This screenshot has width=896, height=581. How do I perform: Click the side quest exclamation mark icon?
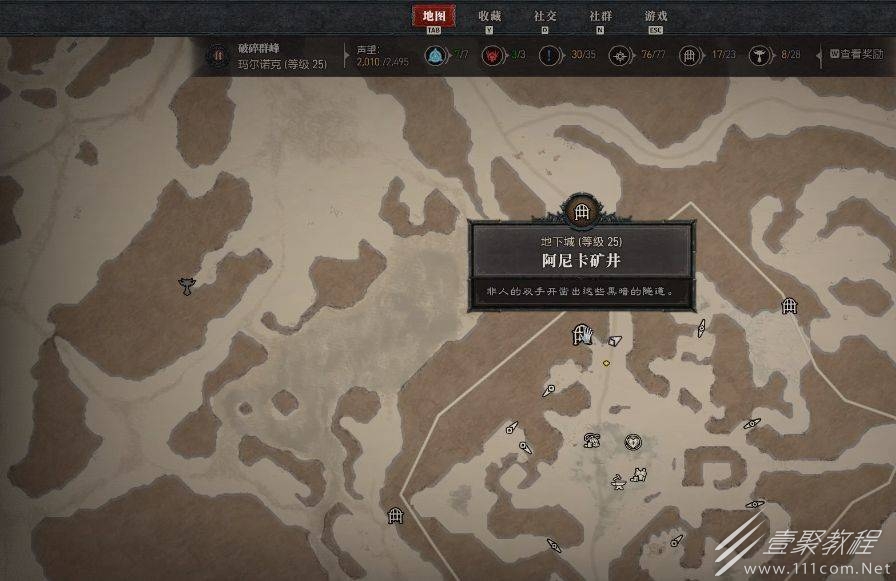[549, 55]
